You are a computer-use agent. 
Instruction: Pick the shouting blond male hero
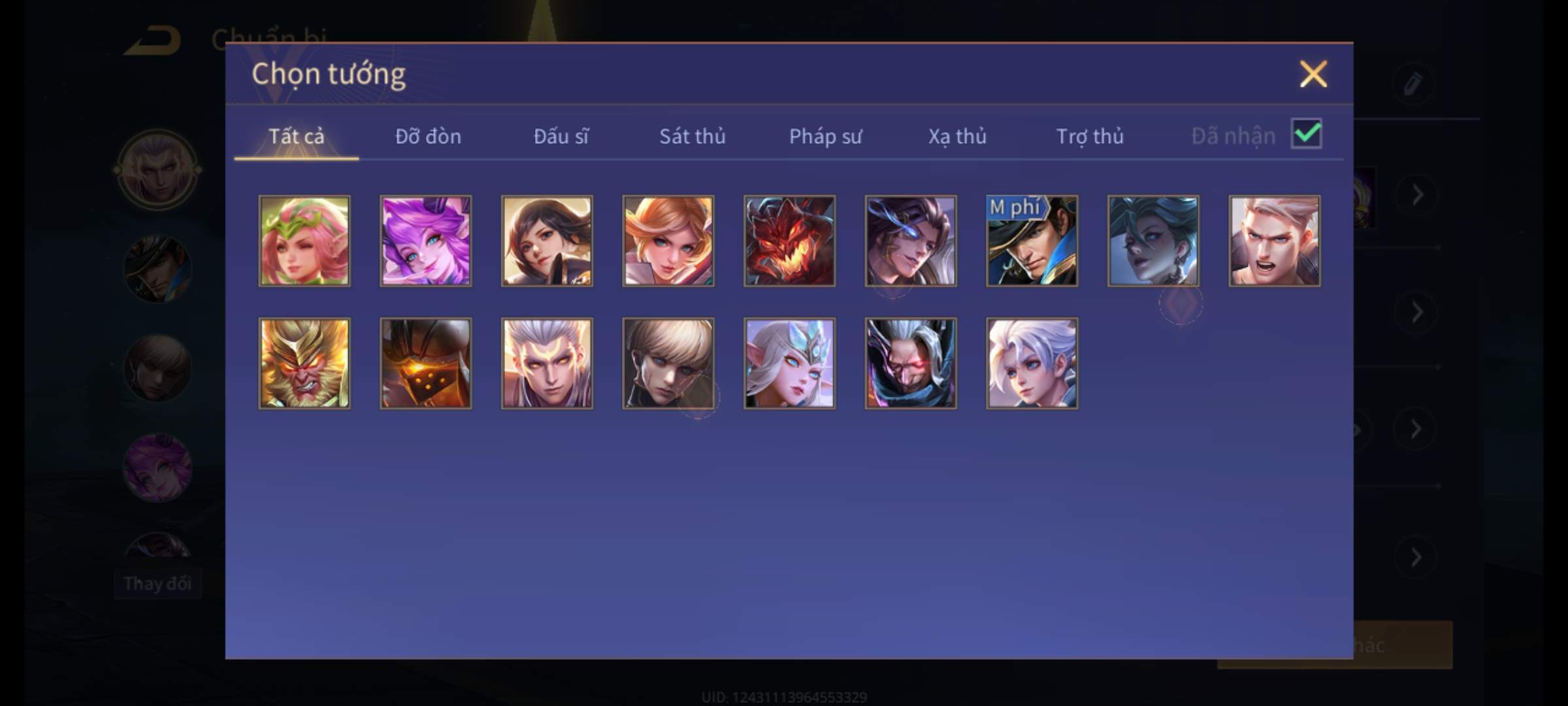coord(1274,241)
